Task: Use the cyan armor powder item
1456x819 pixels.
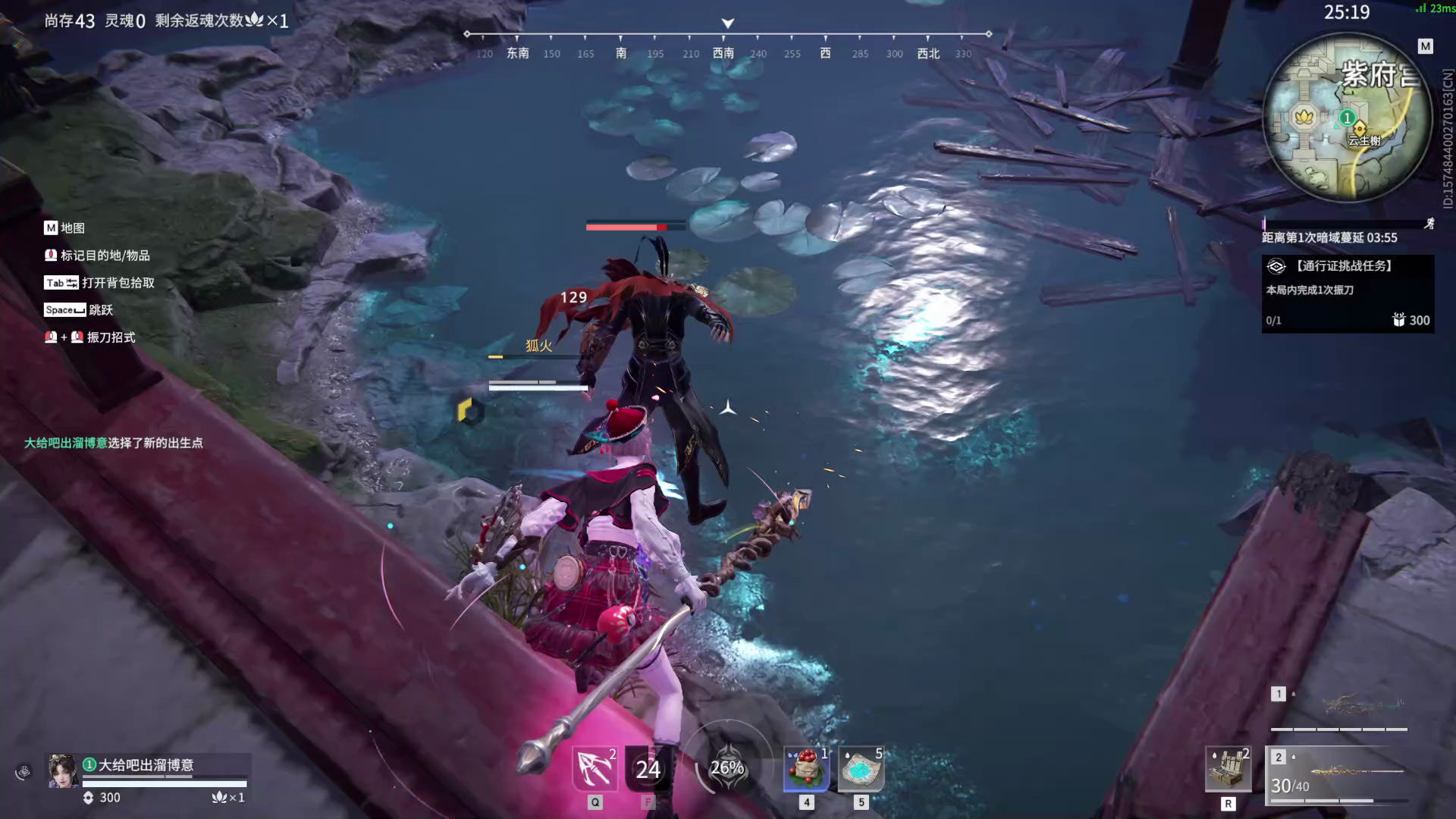Action: coord(861,769)
